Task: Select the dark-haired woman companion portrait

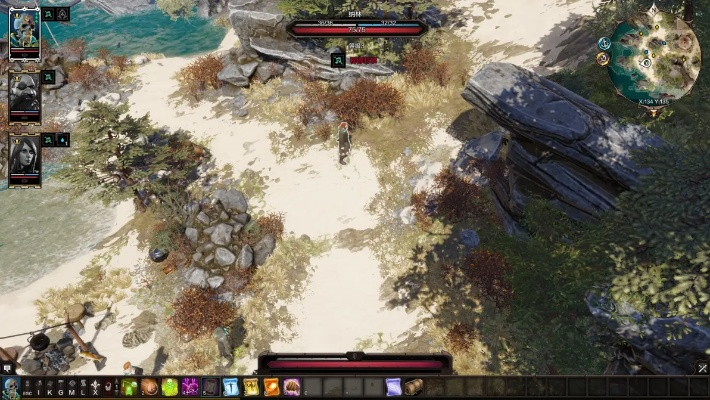Action: [24, 155]
